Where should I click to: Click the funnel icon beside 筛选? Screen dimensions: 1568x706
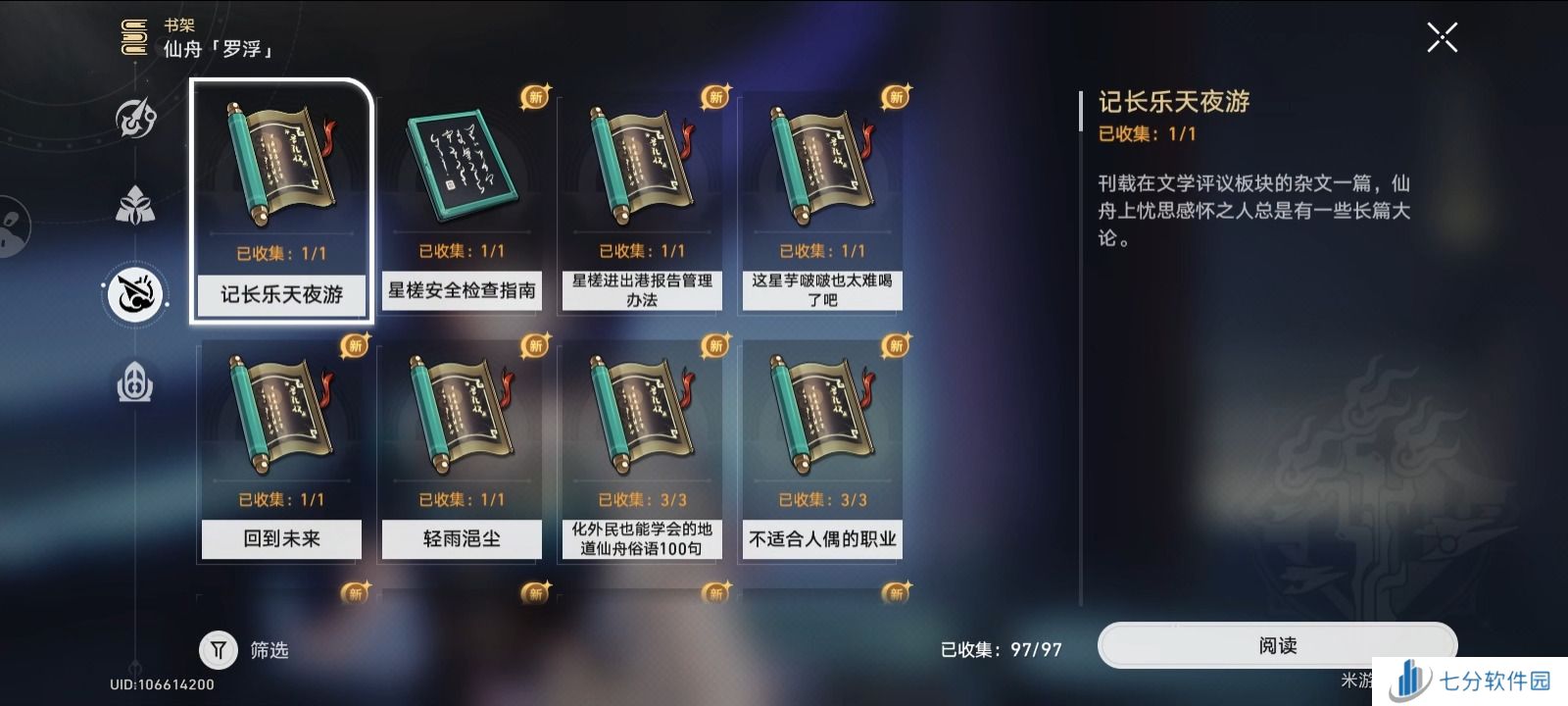coord(219,649)
